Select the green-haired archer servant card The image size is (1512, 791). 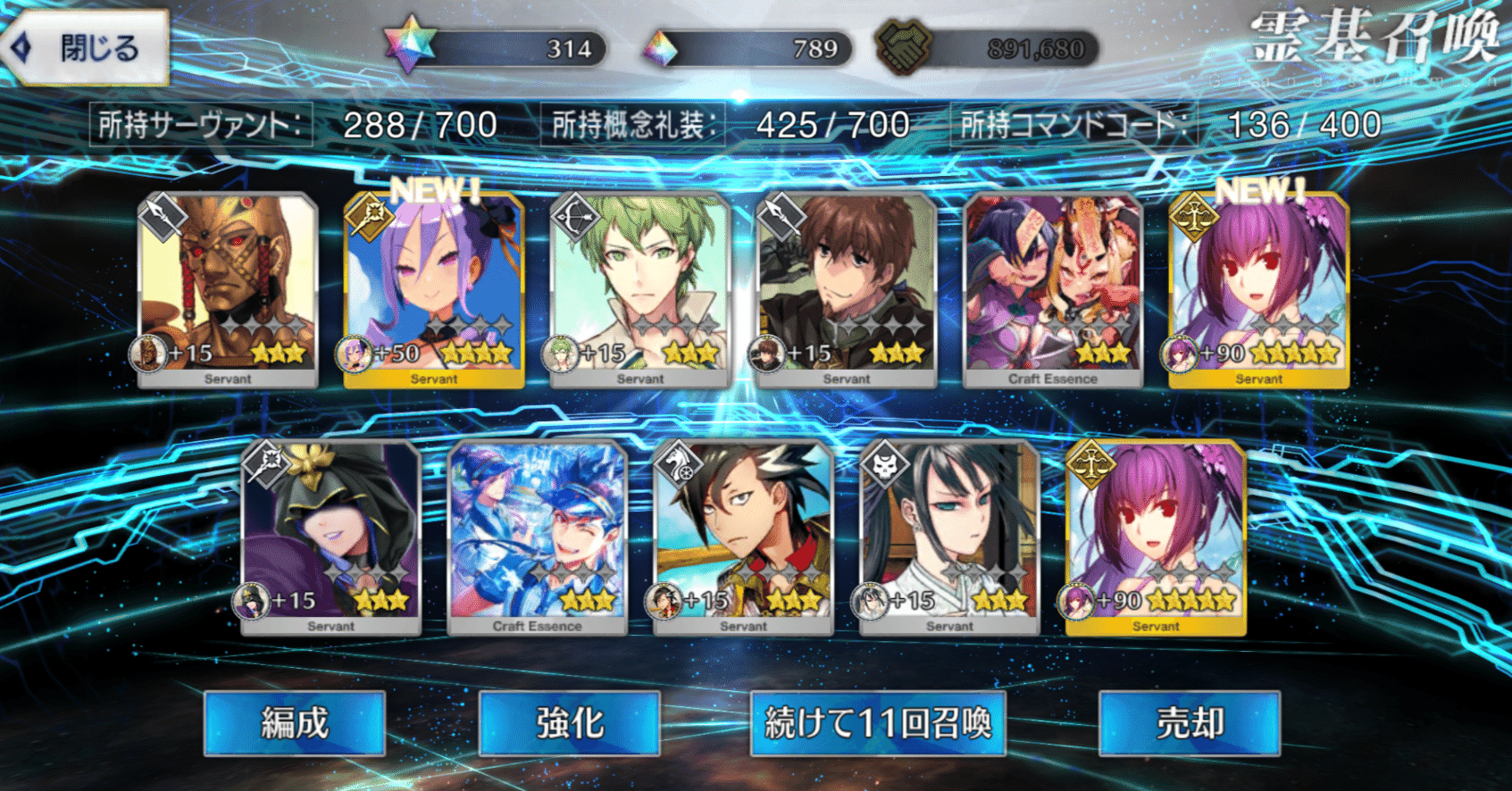[x=640, y=287]
